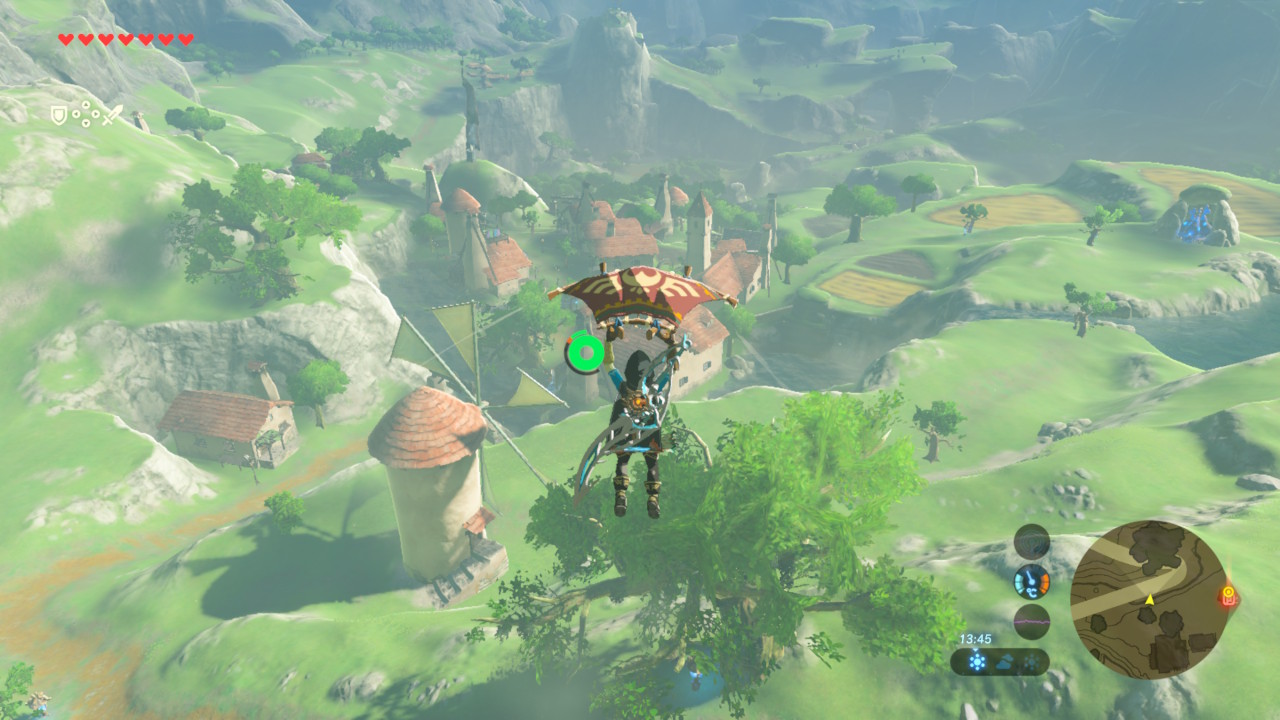
Task: Click the glowing shrine marker beside the minimap
Action: (1228, 596)
